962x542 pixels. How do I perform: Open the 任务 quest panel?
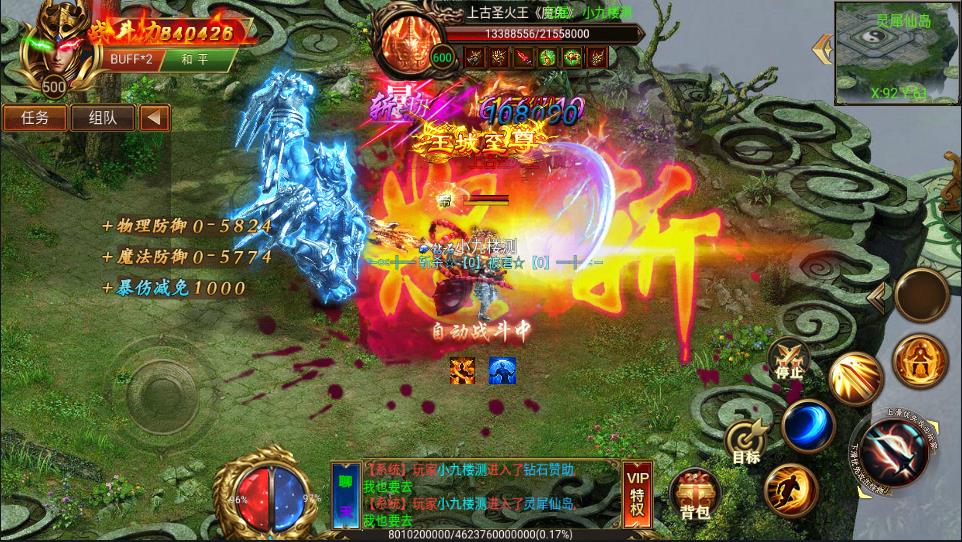tap(35, 117)
